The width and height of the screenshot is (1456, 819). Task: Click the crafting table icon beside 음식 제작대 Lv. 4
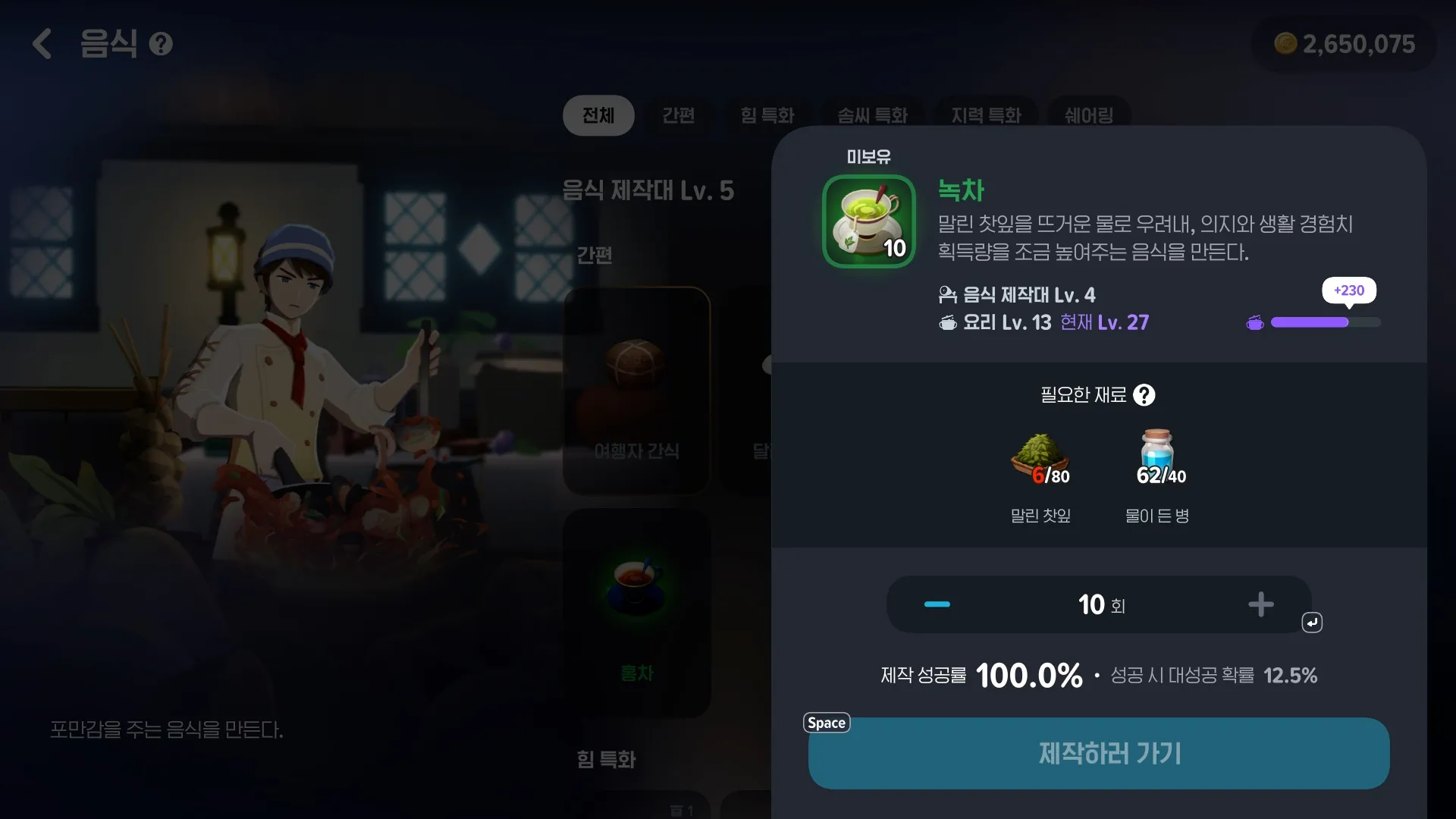947,294
